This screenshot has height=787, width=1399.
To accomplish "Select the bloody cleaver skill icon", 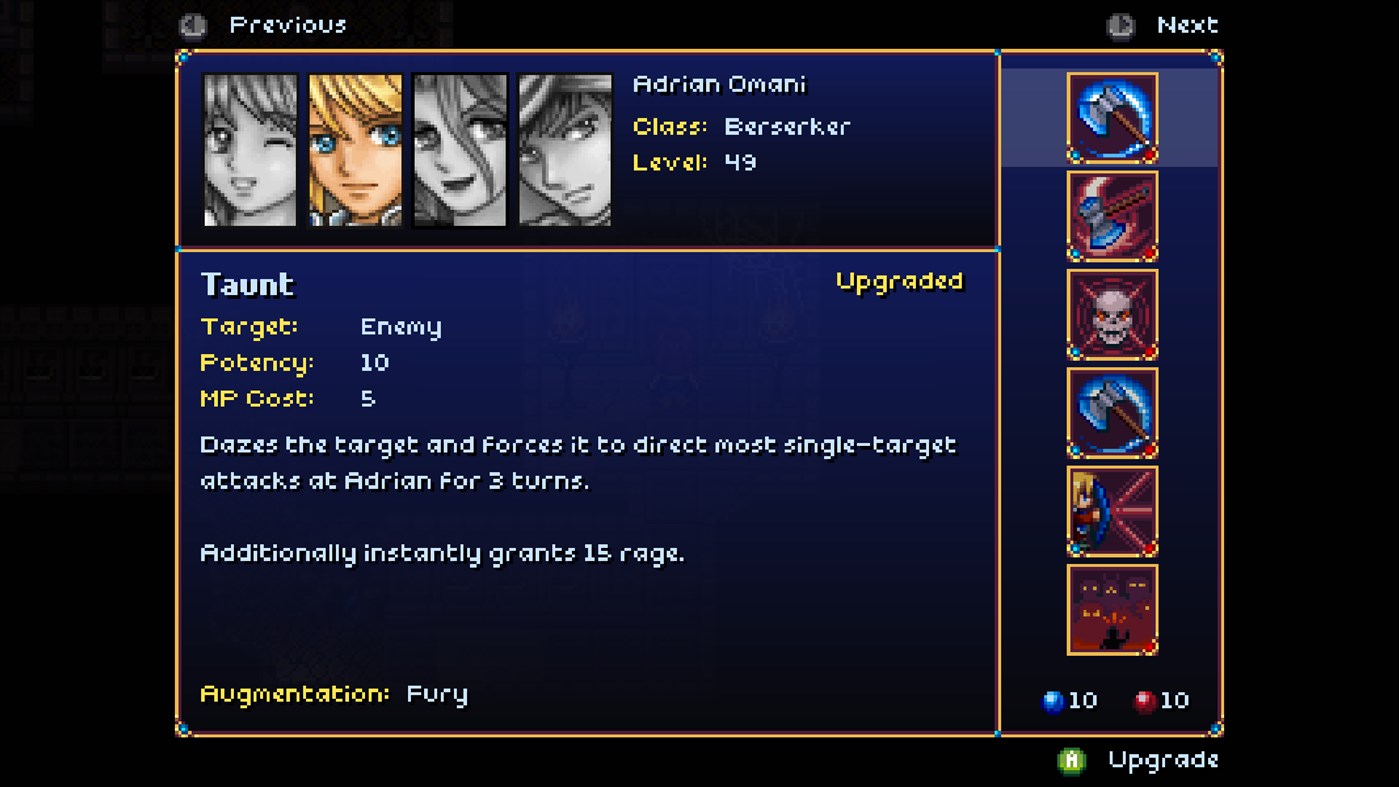I will (x=1112, y=215).
